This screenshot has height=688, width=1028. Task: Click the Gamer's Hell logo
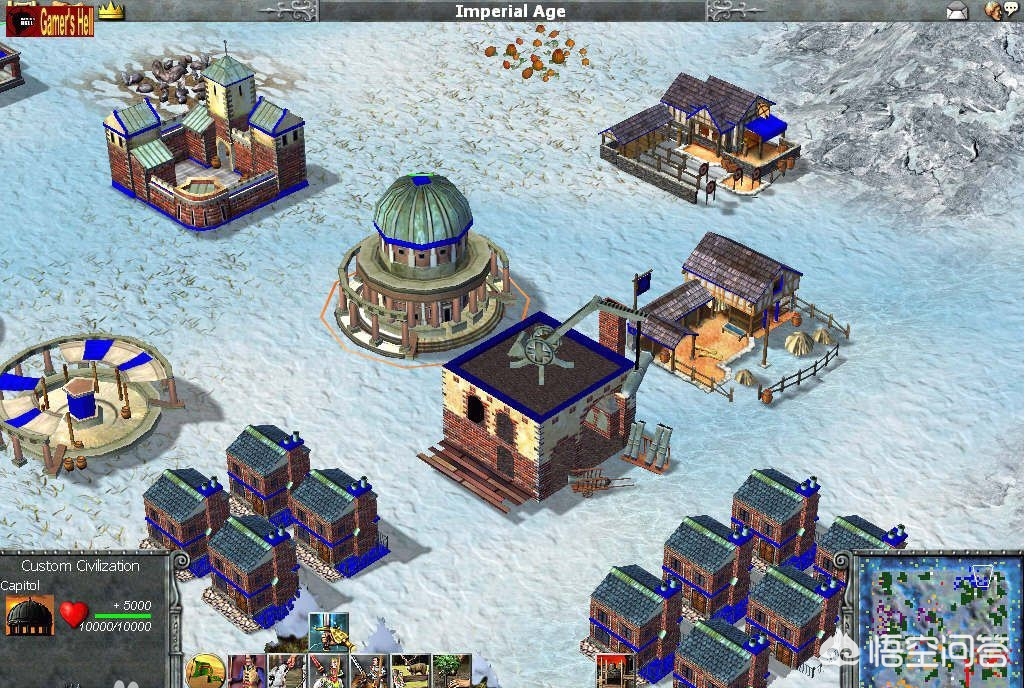click(51, 21)
